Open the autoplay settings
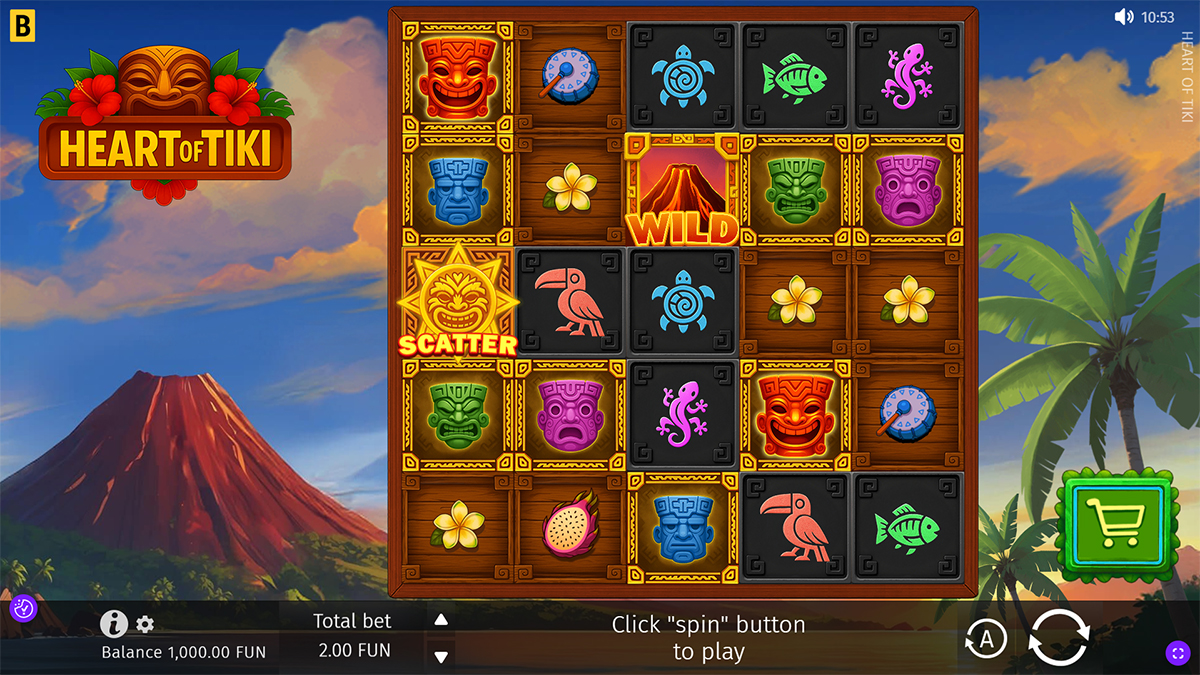 click(986, 639)
